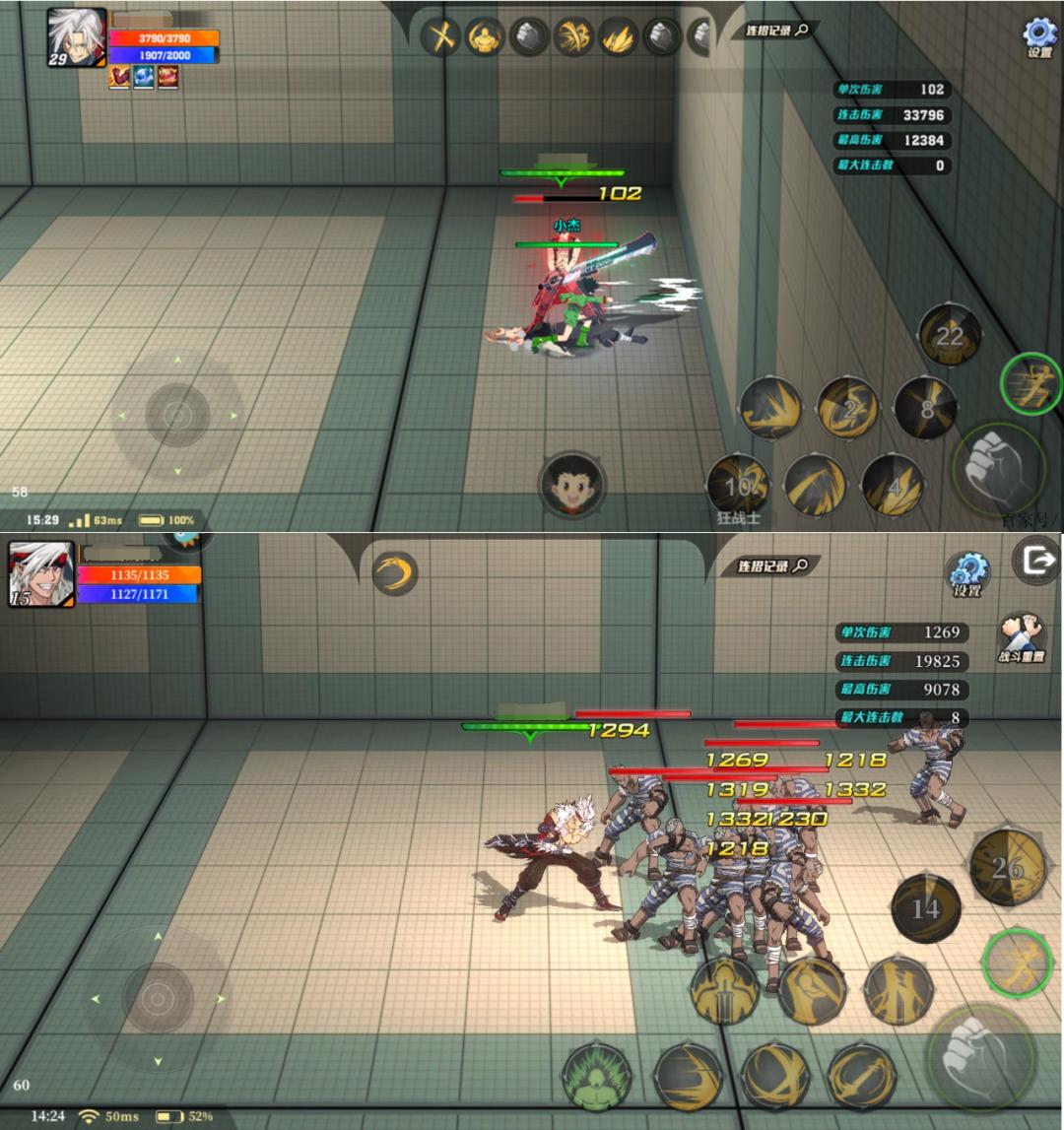1064x1130 pixels.
Task: Use the downward sword skill icon
Action: tap(725, 990)
